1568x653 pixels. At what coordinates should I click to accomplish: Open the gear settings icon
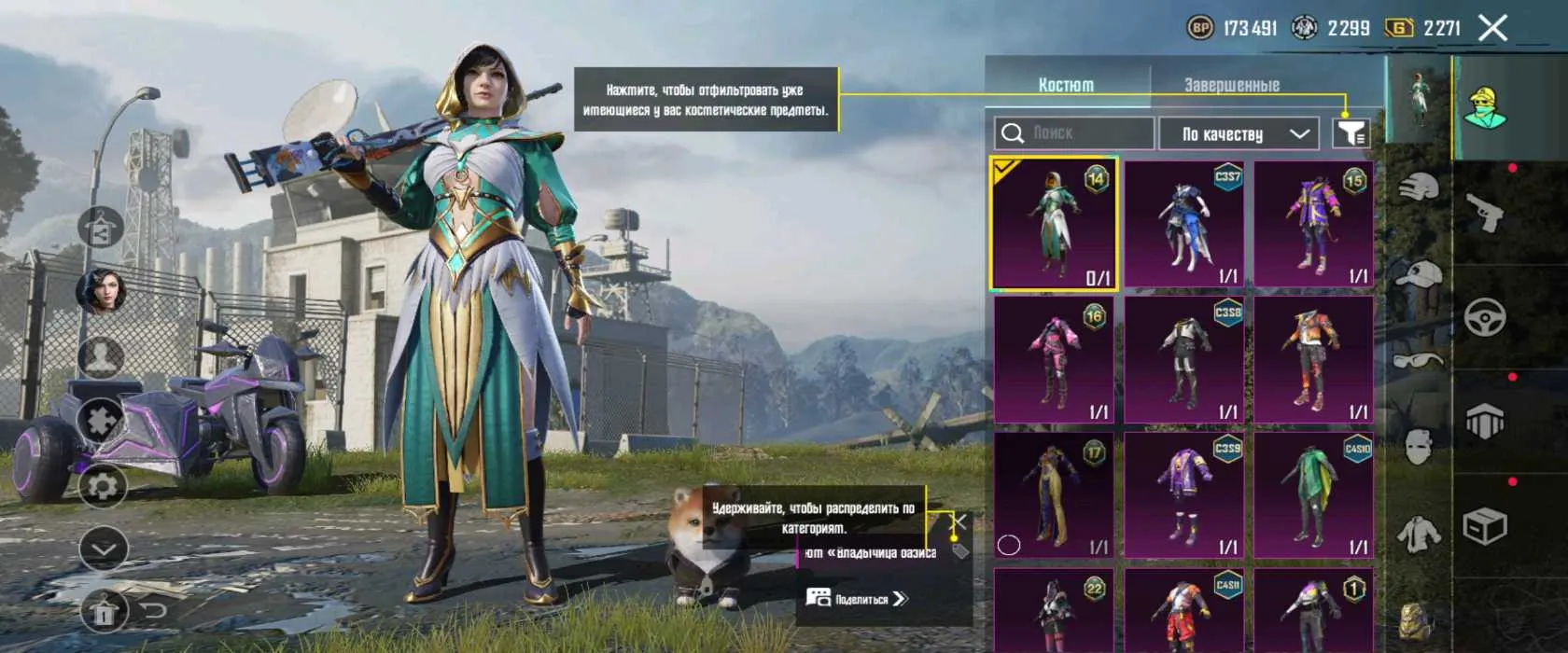(x=102, y=487)
